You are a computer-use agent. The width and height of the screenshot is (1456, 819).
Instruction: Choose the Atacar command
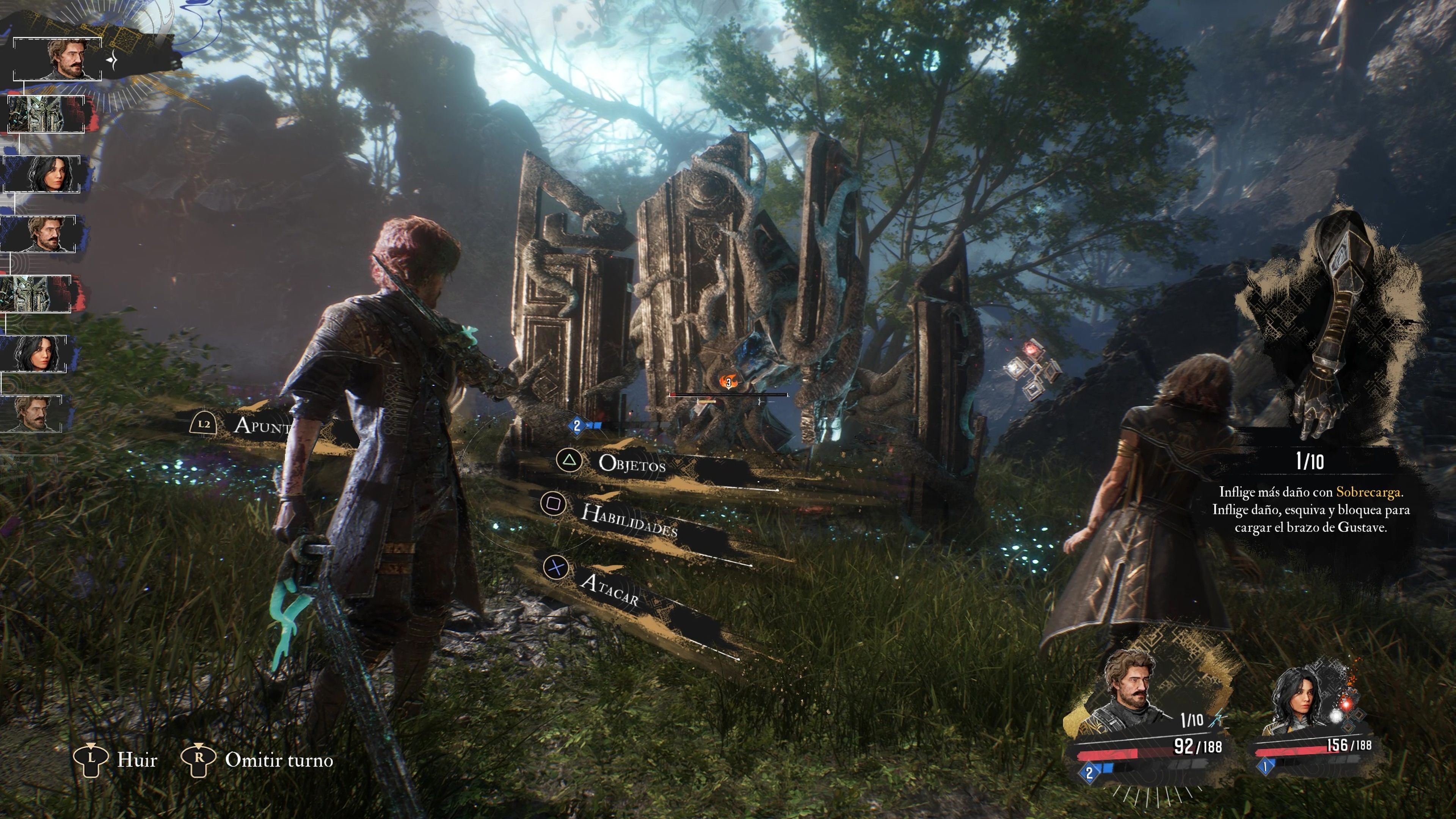[x=609, y=590]
